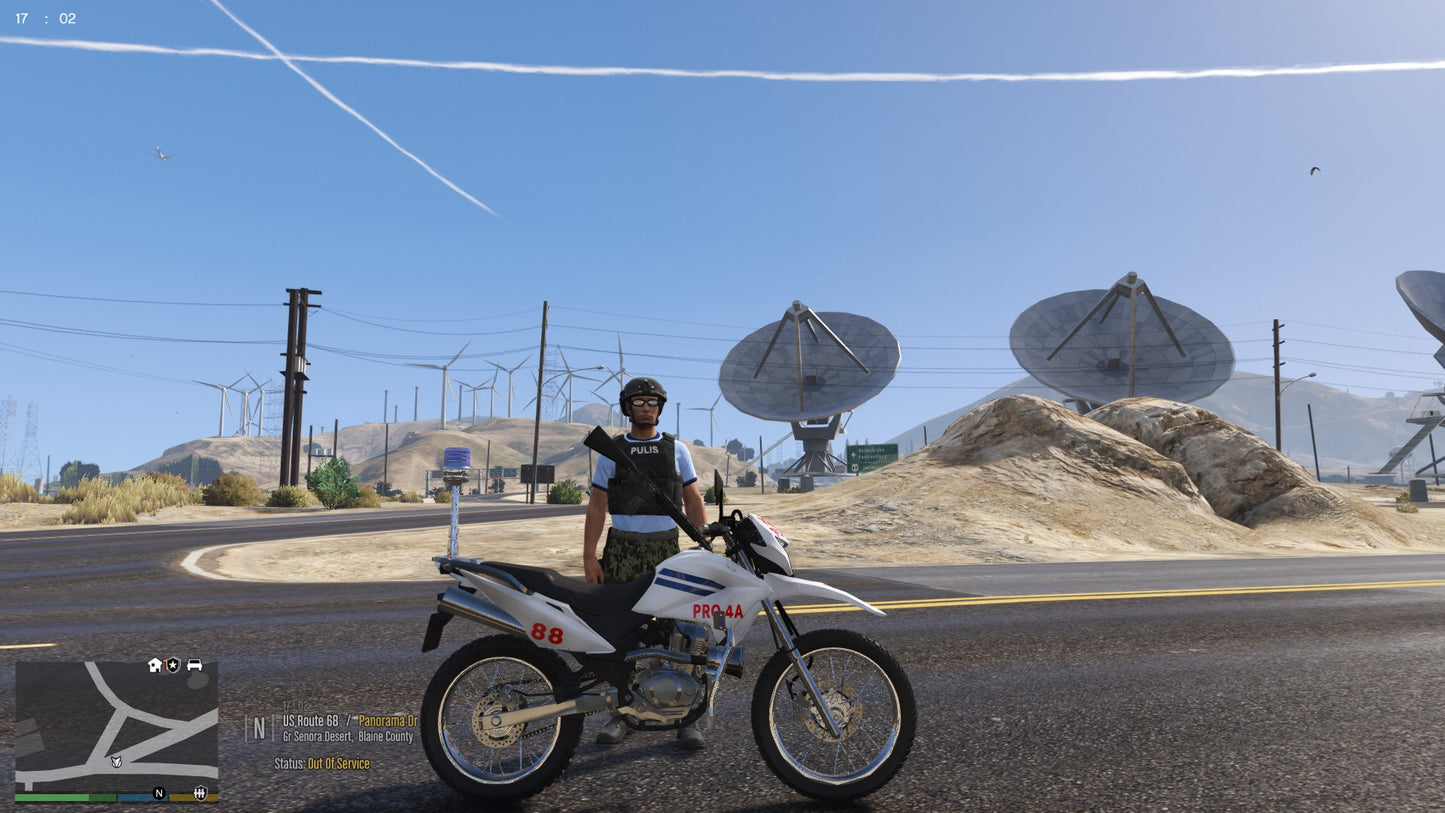This screenshot has height=813, width=1445.
Task: Click the in-game clock showing 17:02
Action: coord(45,16)
